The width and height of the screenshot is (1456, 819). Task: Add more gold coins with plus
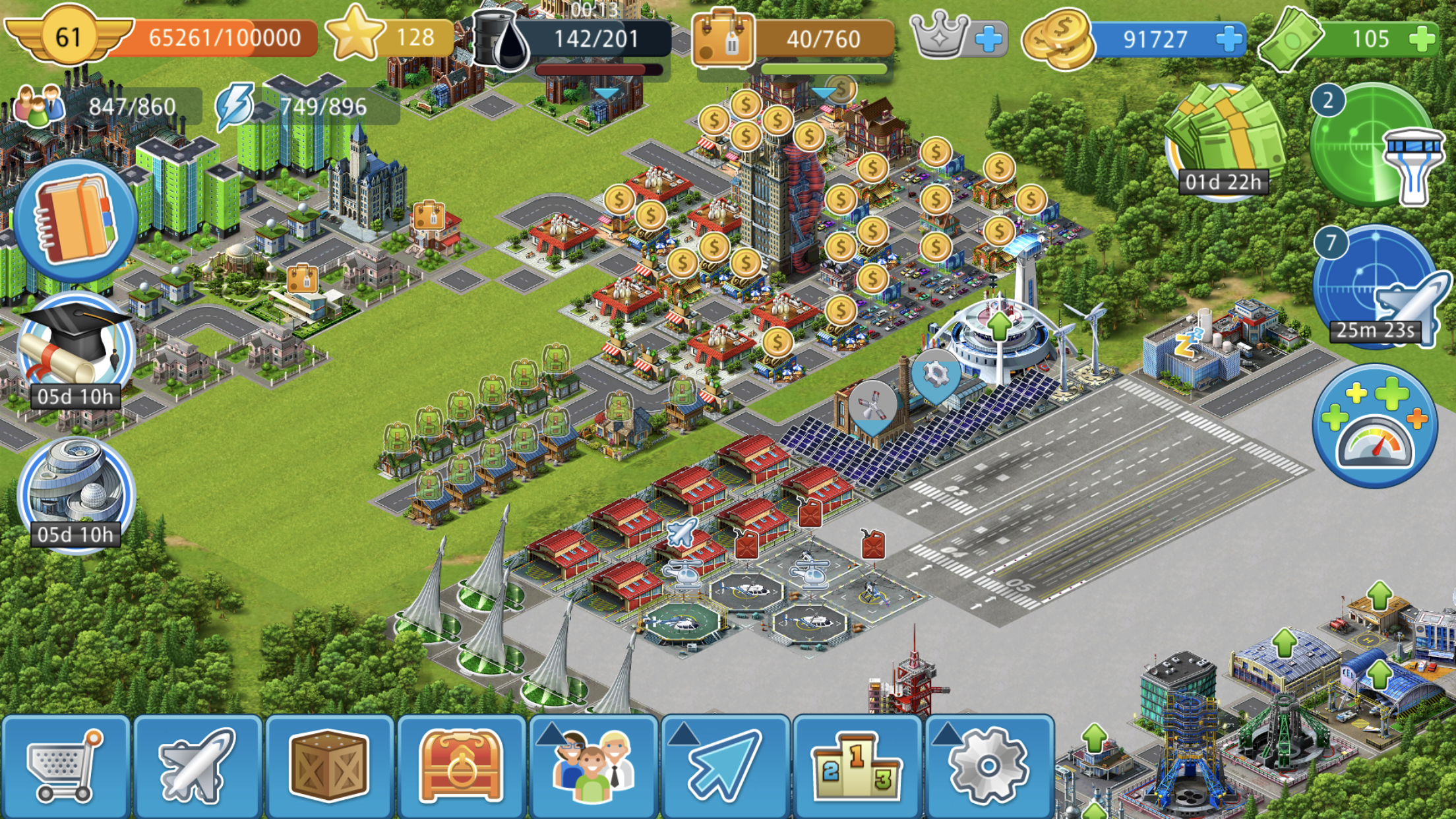(1228, 38)
